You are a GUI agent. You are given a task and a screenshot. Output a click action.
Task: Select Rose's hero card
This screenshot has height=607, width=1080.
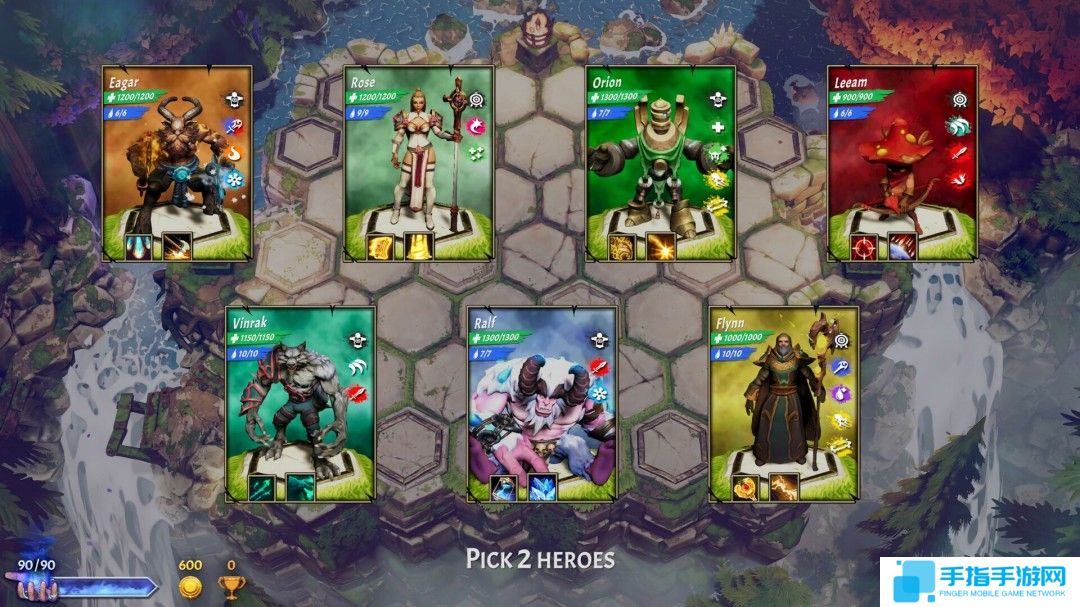pos(419,163)
